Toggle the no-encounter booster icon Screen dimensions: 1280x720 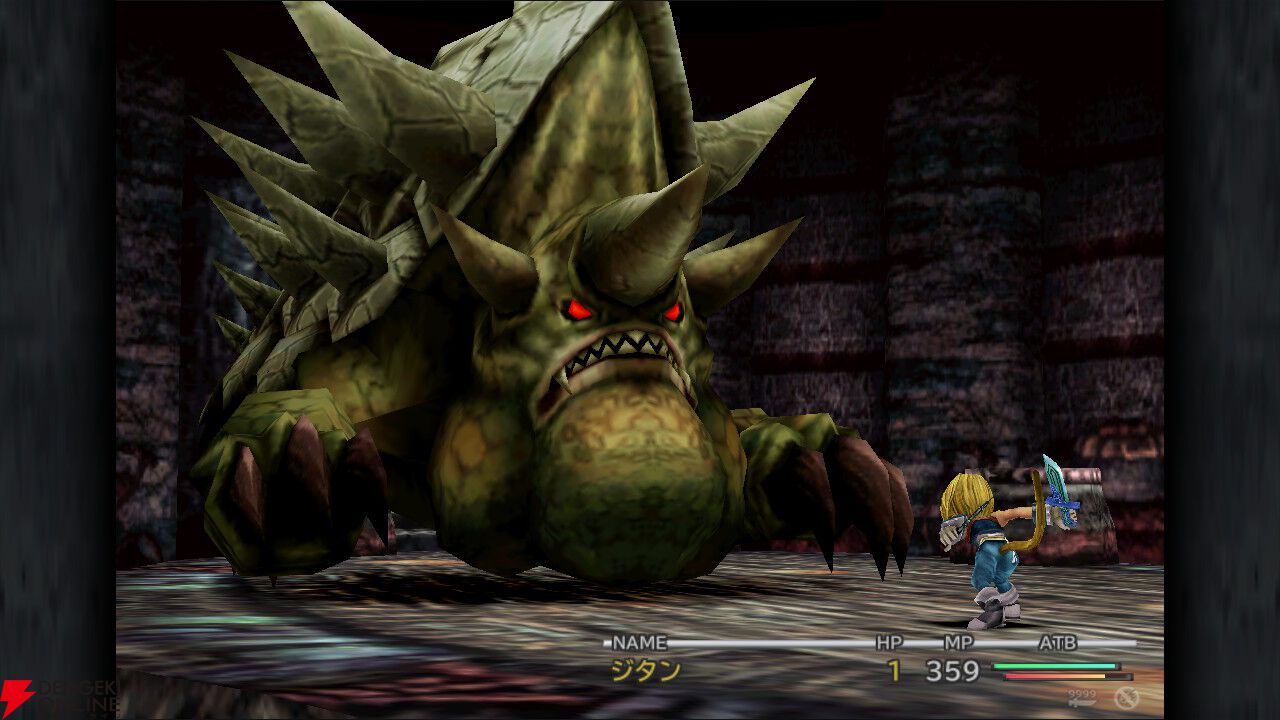tap(1127, 697)
